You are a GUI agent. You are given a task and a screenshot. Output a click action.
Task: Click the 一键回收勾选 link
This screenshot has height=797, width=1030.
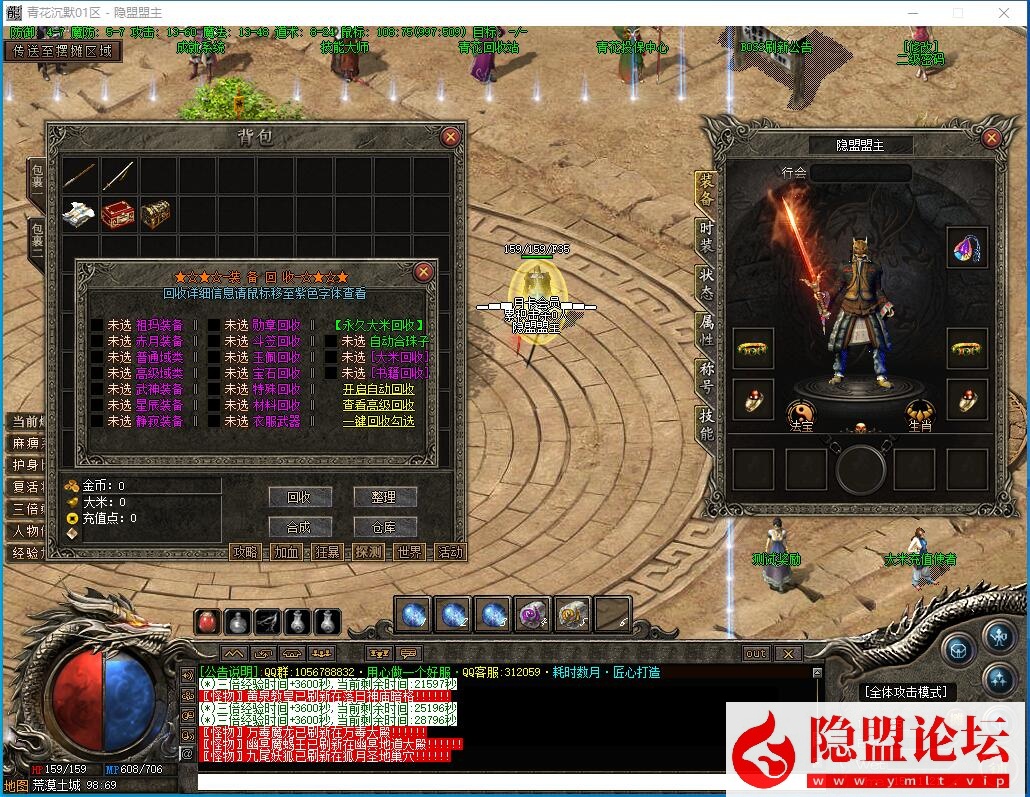coord(378,421)
